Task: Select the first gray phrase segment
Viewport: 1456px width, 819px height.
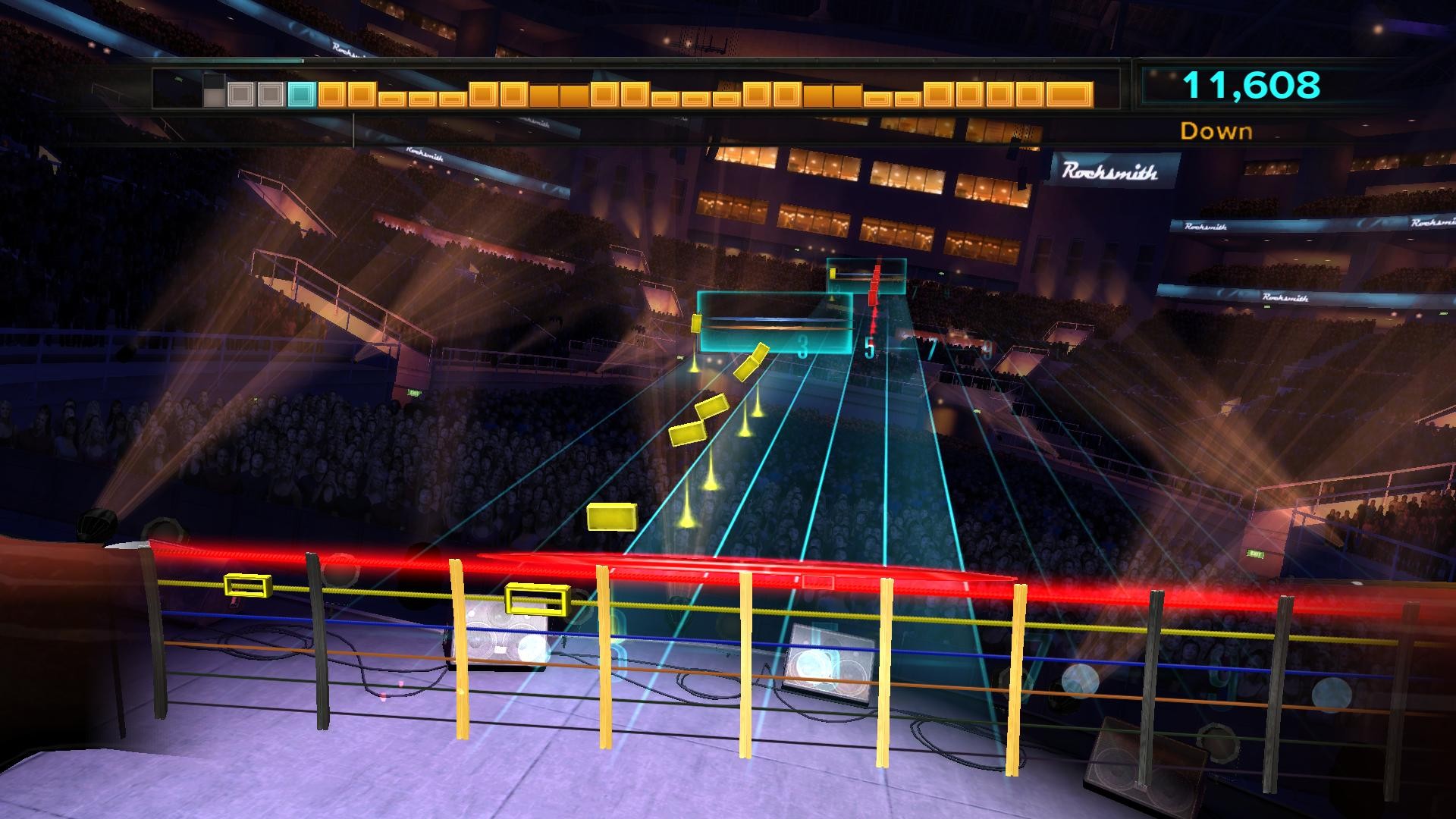Action: 241,93
